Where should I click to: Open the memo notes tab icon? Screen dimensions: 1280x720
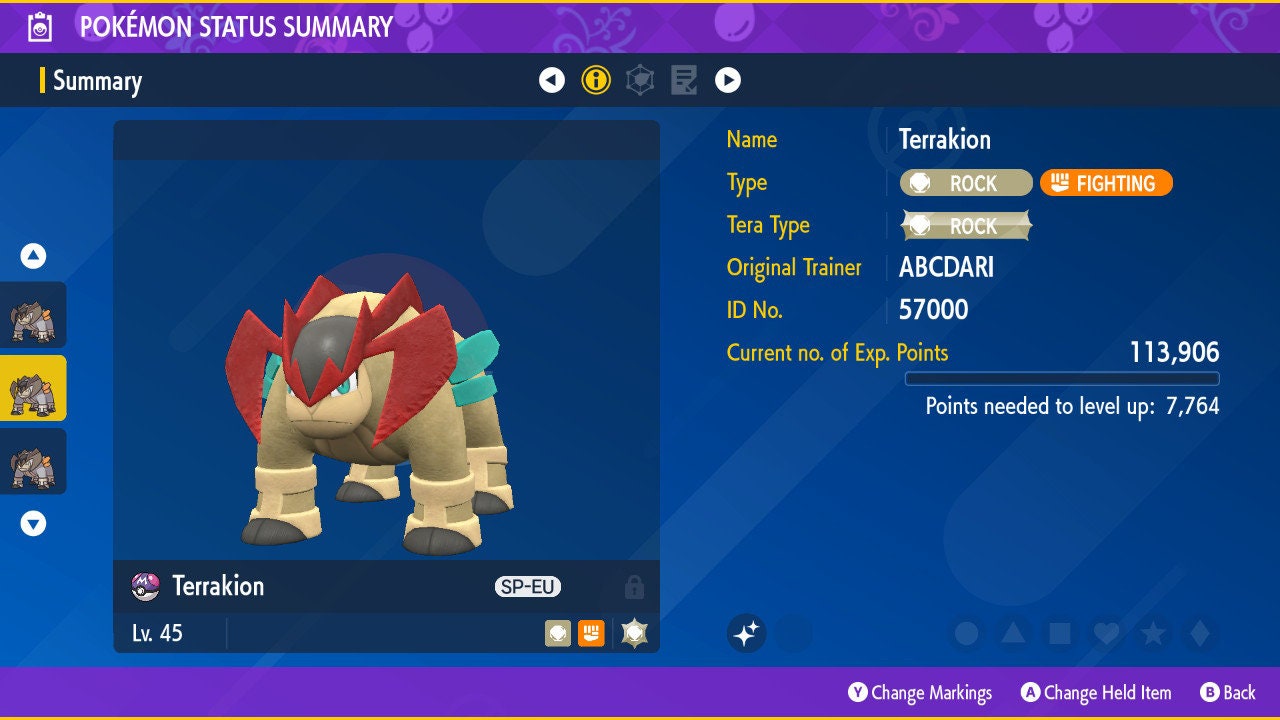[x=684, y=80]
